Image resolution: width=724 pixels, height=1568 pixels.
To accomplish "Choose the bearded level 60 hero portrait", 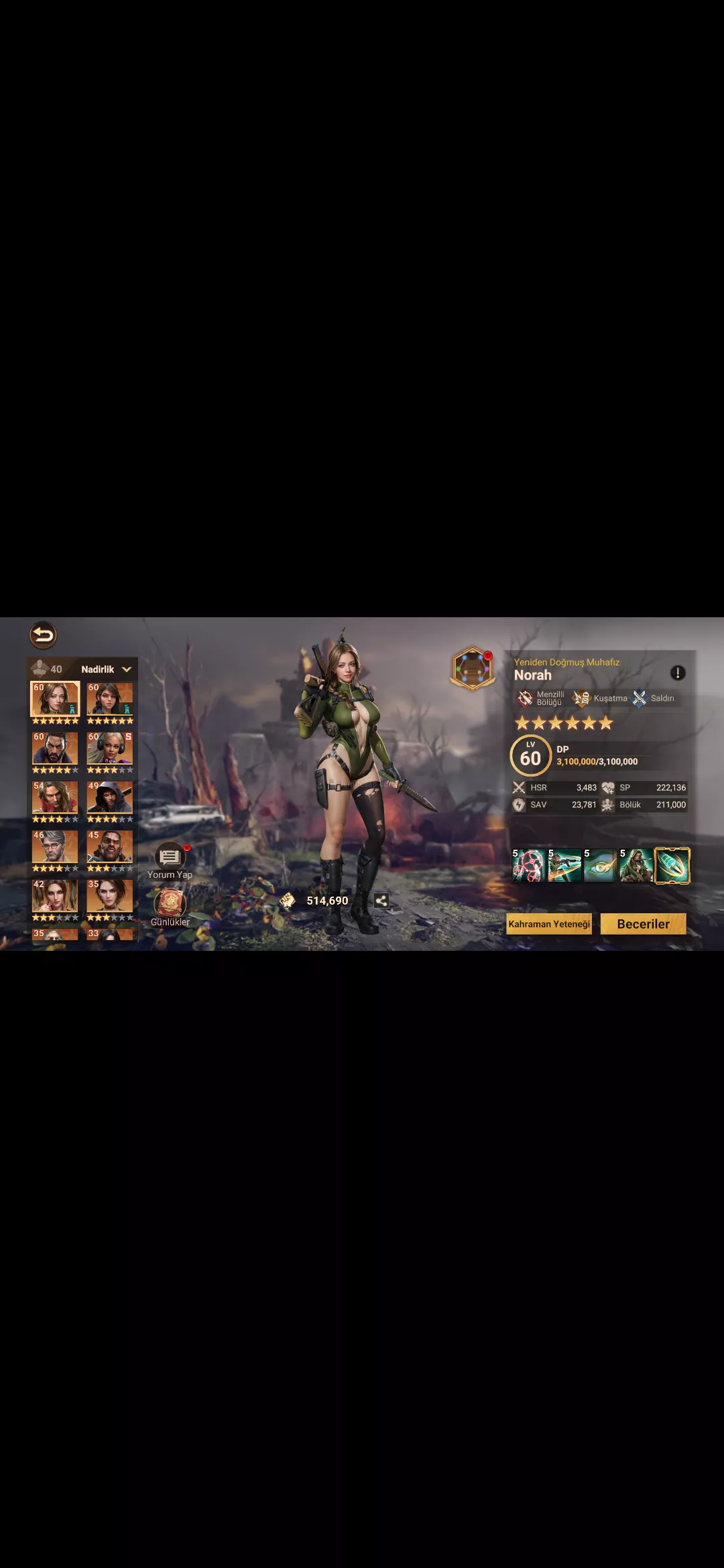I will (x=55, y=748).
